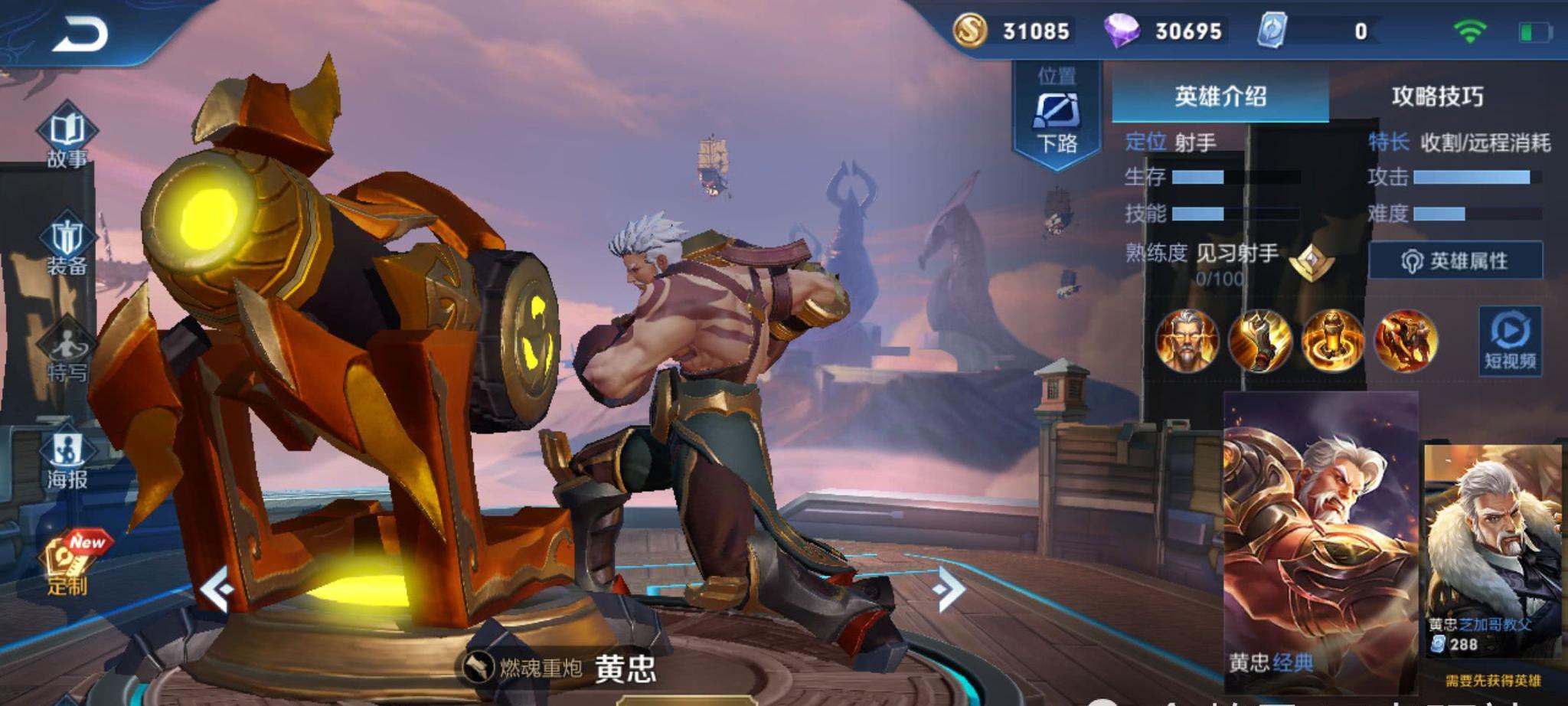Switch to next hero with right arrow
This screenshot has width=1568, height=706.
click(949, 588)
